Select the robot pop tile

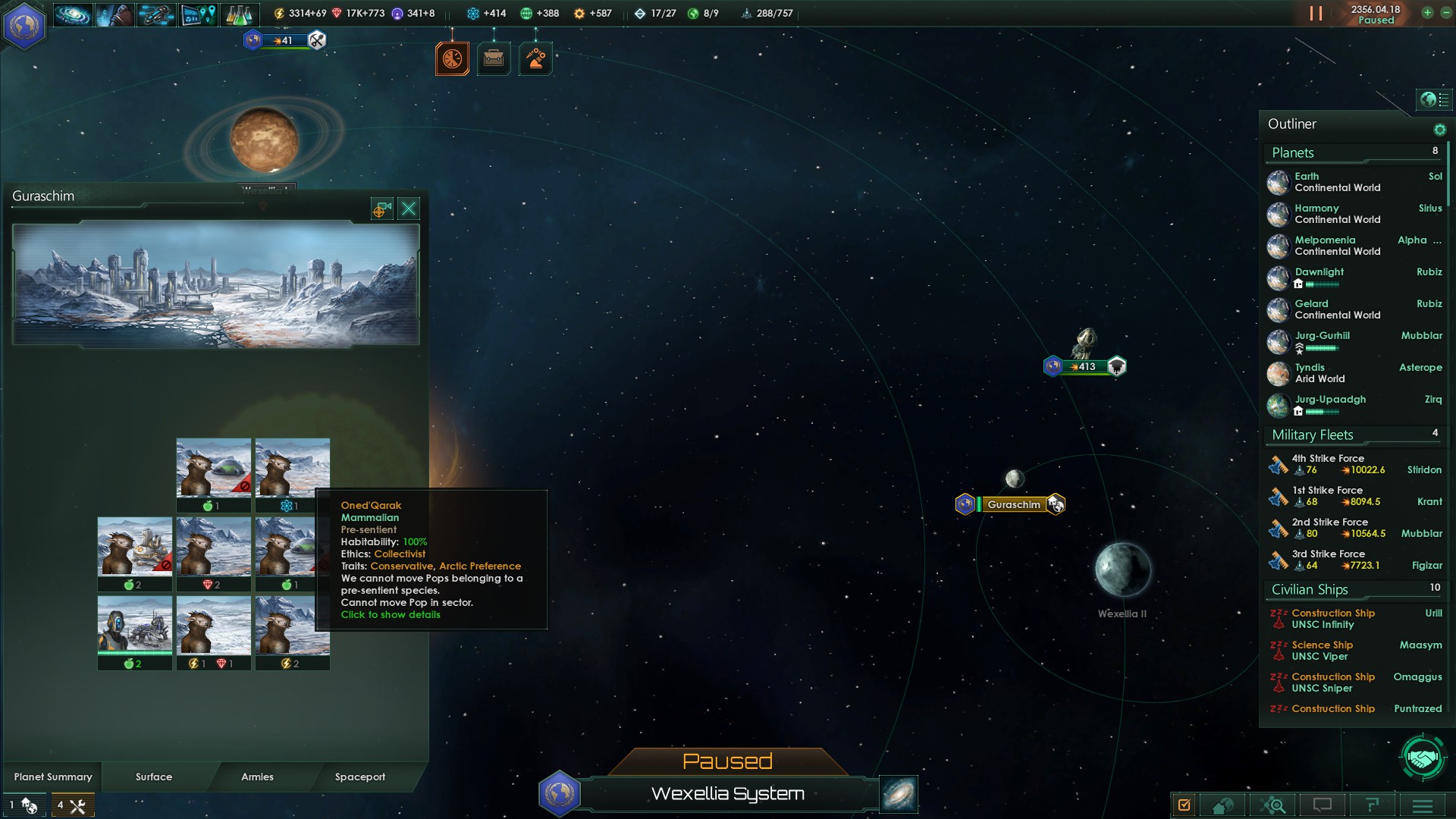pos(135,625)
